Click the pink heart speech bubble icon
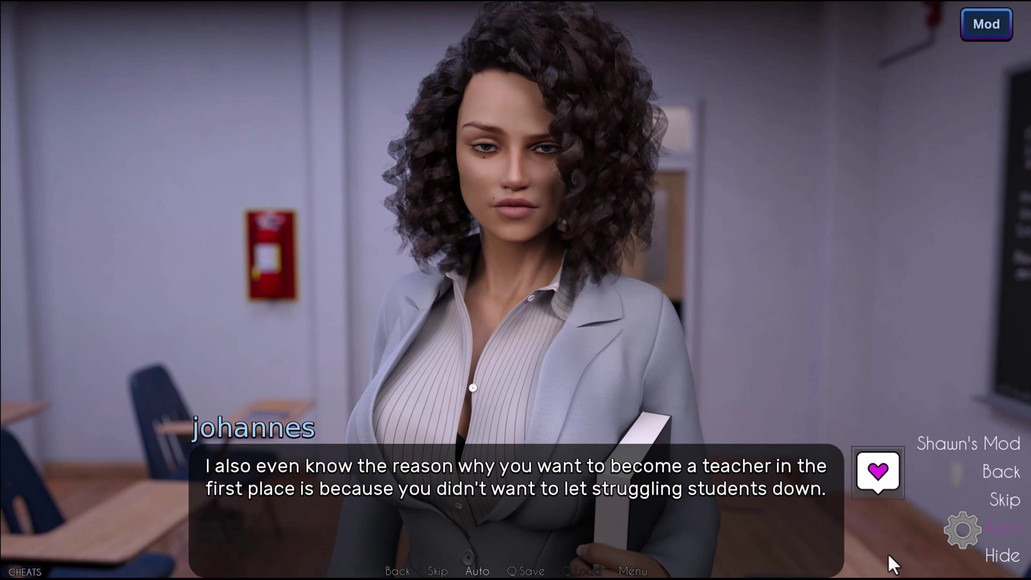 click(878, 471)
